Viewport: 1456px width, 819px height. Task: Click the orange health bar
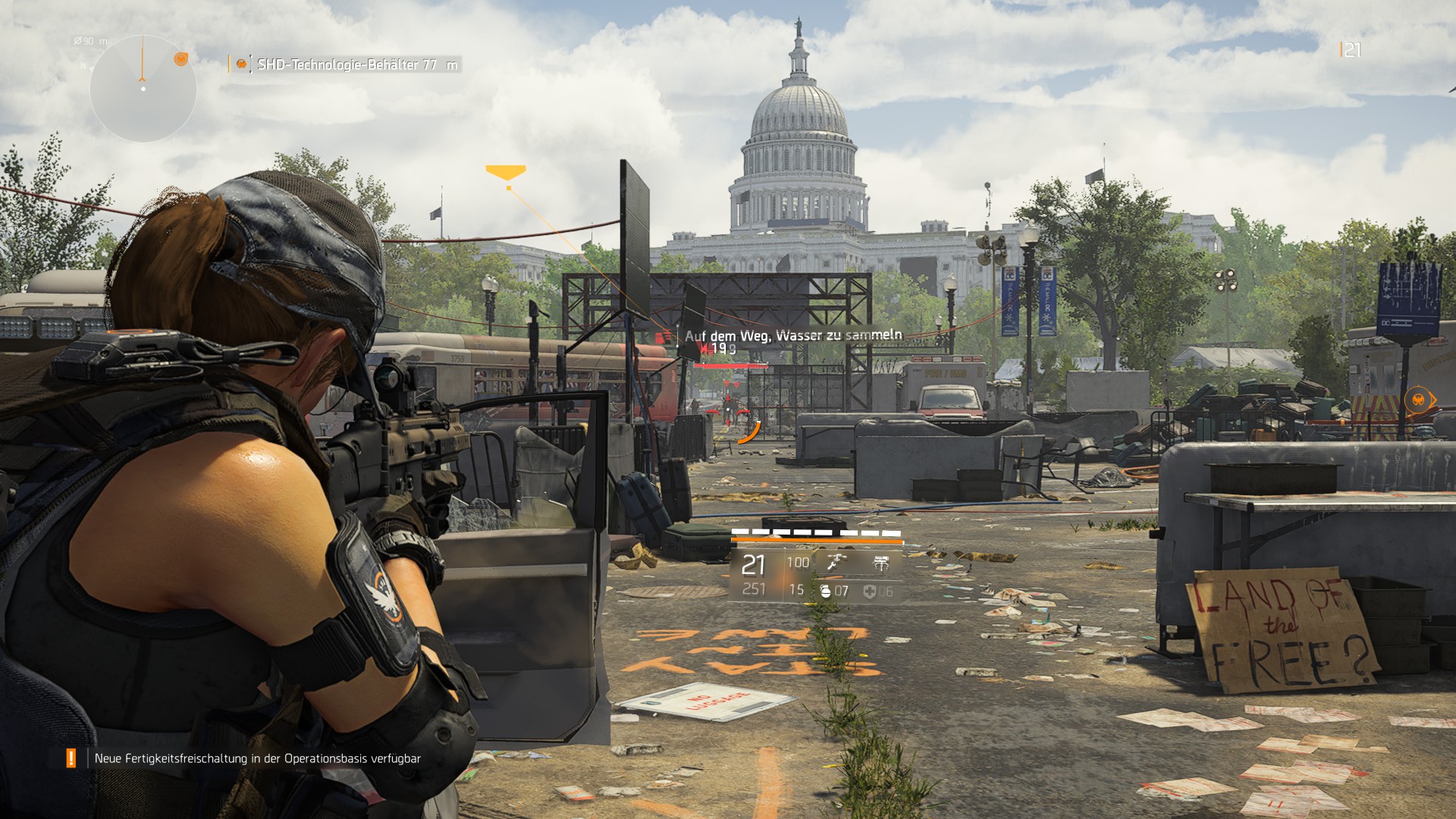pyautogui.click(x=817, y=541)
